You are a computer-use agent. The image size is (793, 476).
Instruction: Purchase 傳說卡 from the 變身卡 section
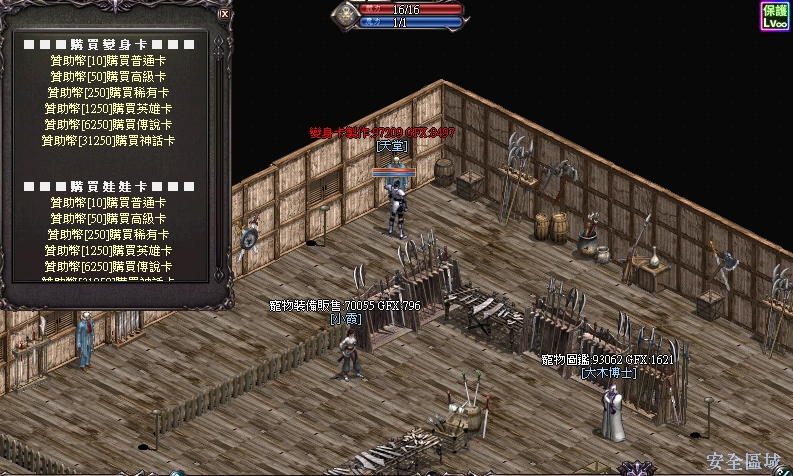(x=108, y=125)
